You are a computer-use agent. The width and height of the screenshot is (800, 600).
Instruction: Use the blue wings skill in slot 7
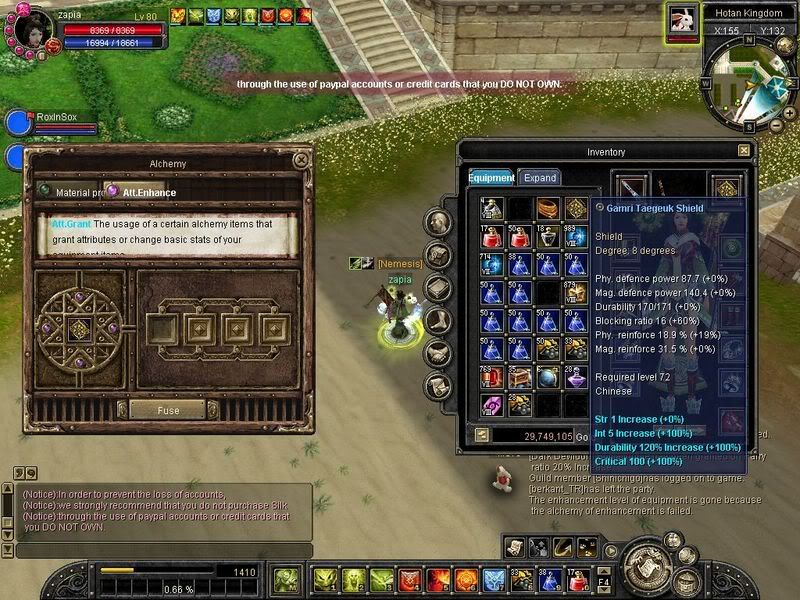[493, 579]
